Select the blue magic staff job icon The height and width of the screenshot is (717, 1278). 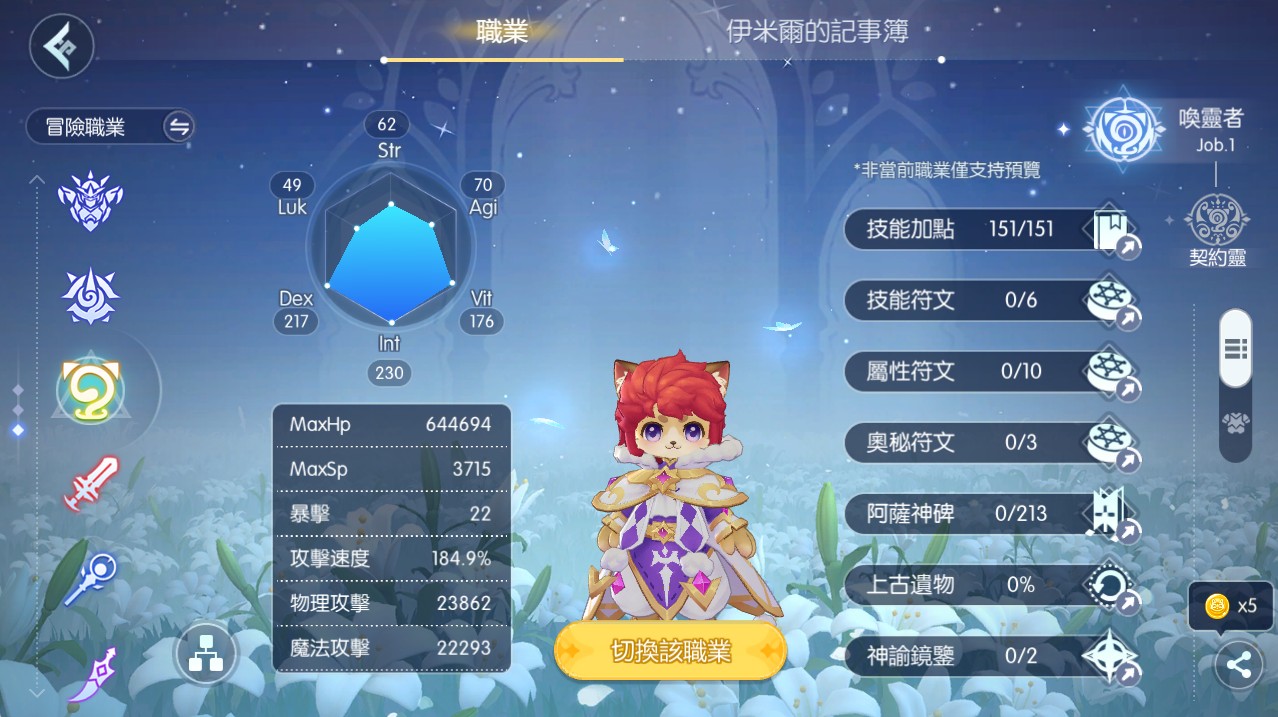click(90, 579)
